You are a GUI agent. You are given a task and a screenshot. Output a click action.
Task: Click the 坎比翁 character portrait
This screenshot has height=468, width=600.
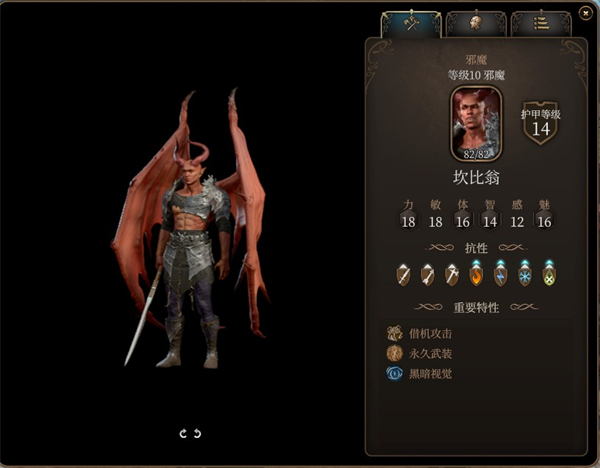coord(476,122)
